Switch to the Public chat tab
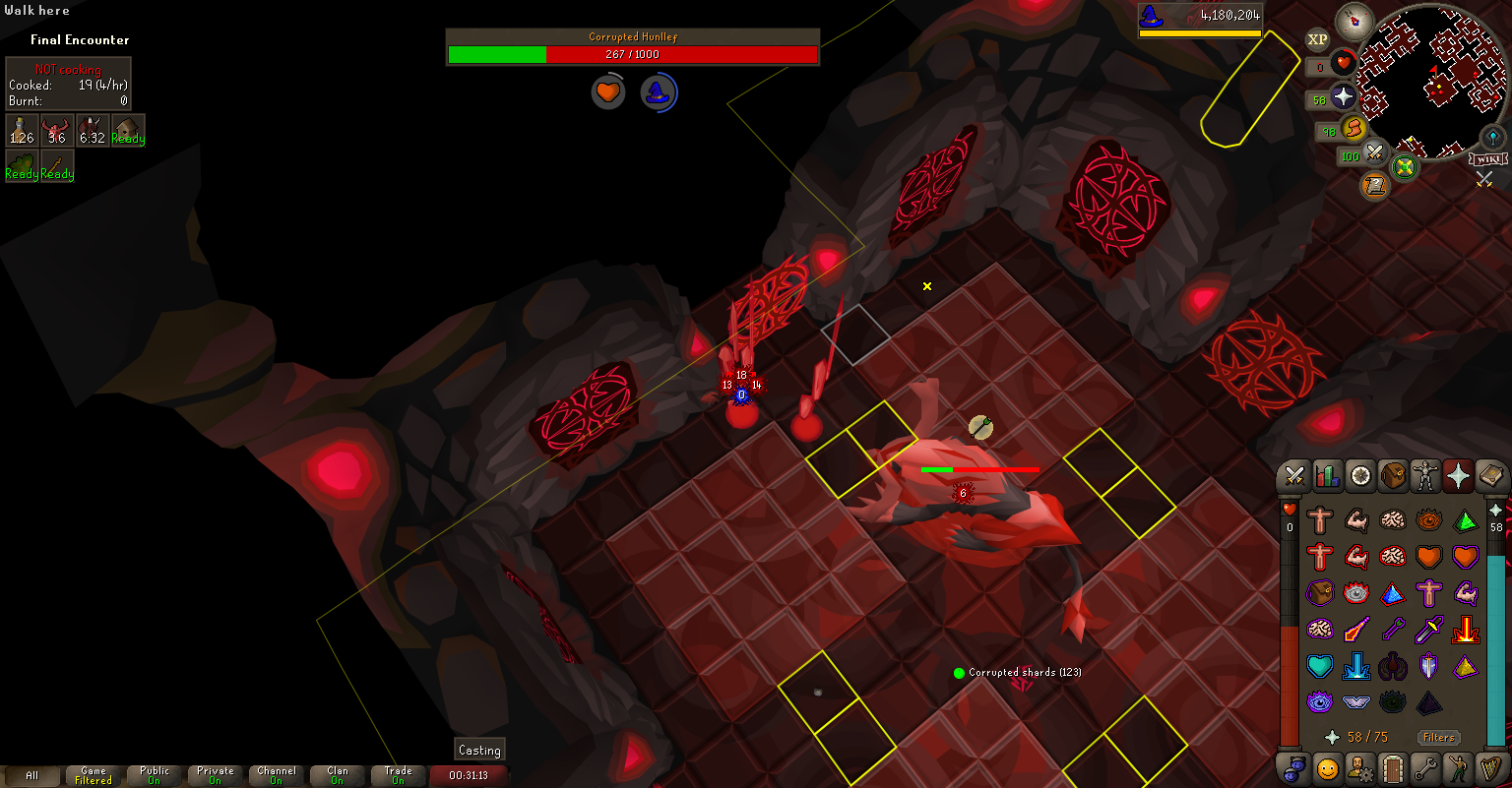Viewport: 1512px width, 788px height. tap(155, 775)
